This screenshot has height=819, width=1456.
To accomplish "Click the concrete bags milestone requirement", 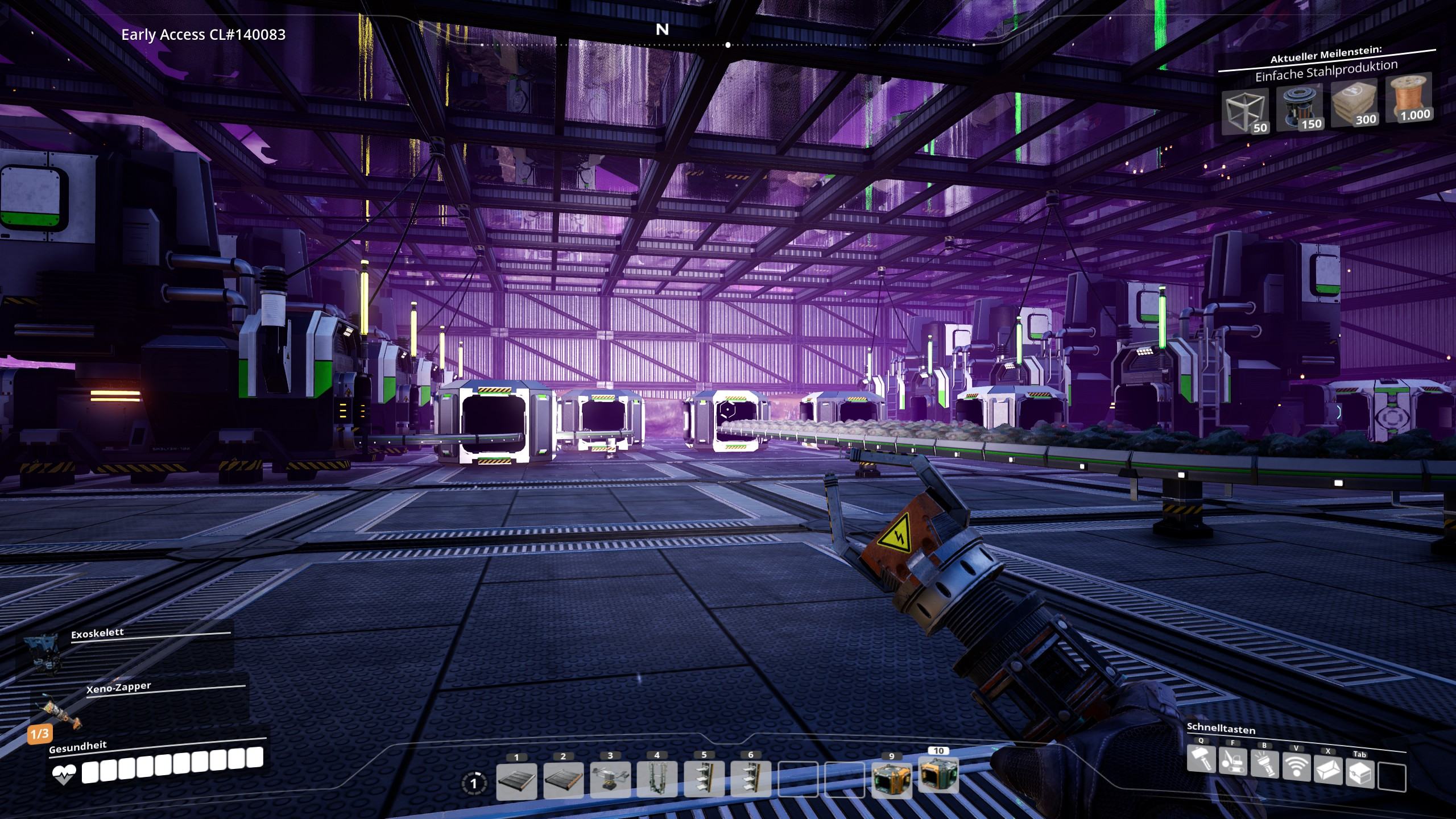I will pos(1352,104).
